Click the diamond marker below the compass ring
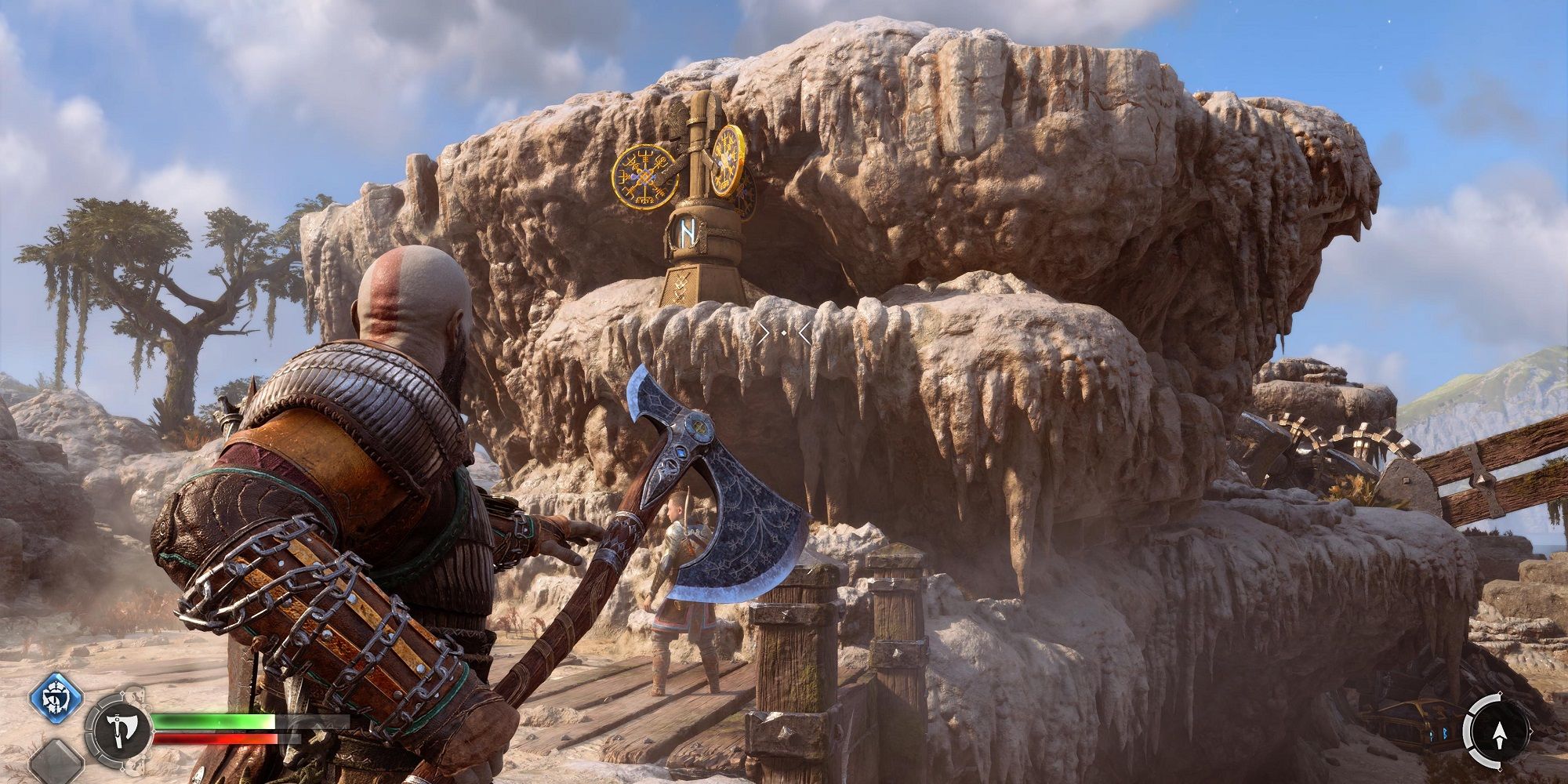1568x784 pixels. point(1501,769)
